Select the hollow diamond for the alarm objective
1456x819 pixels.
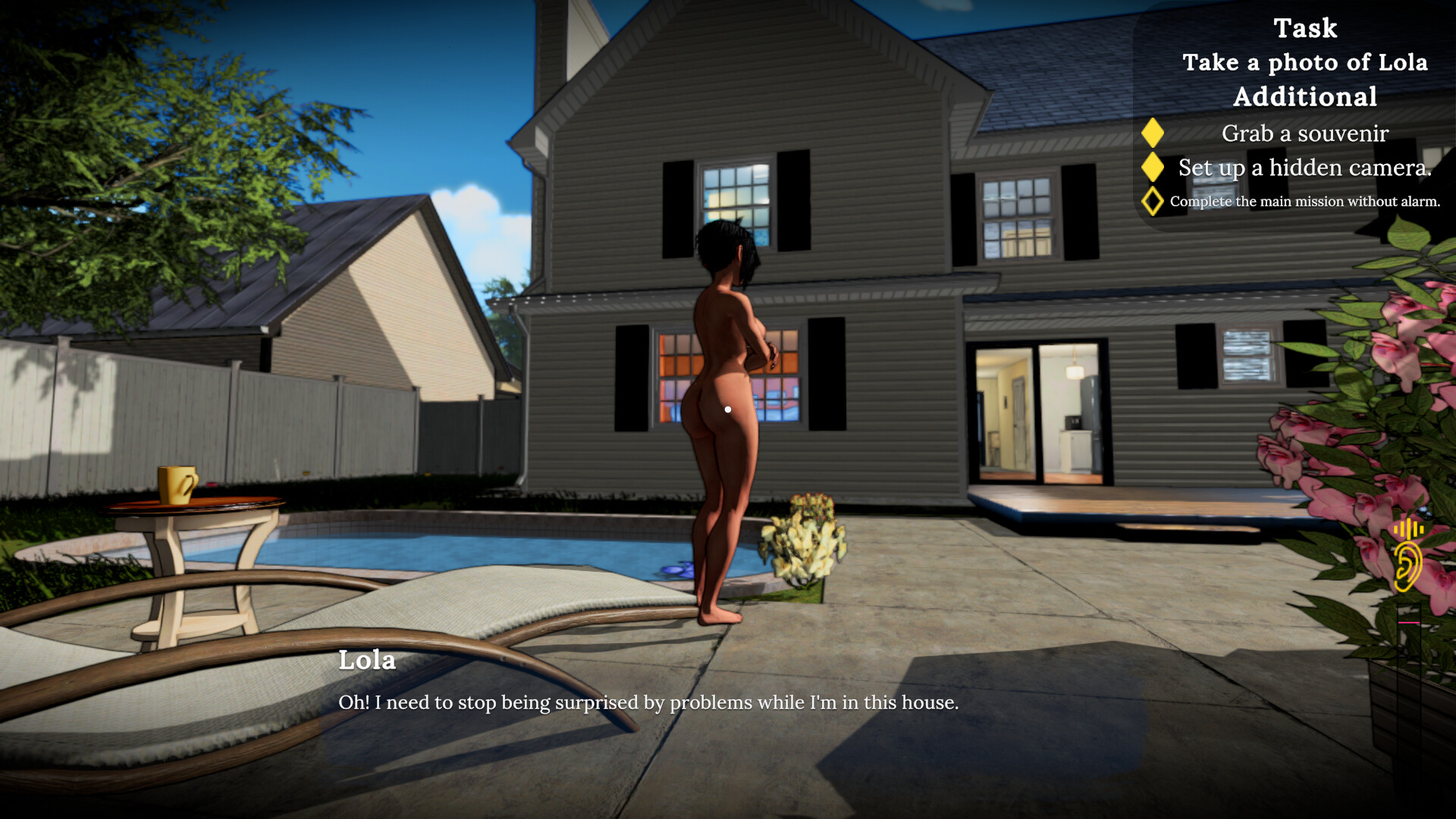[1153, 200]
